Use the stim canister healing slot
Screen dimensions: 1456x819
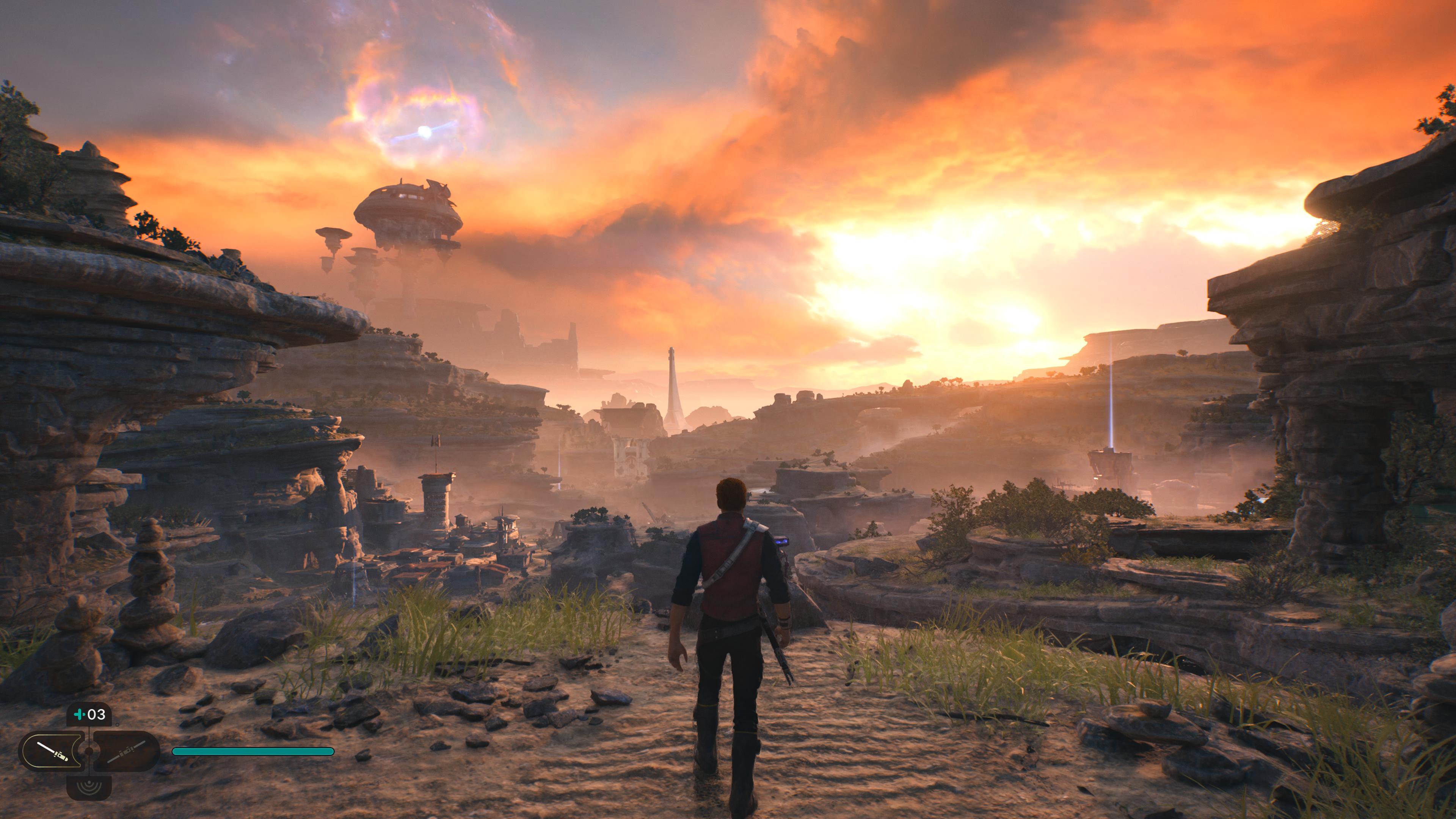[x=89, y=715]
